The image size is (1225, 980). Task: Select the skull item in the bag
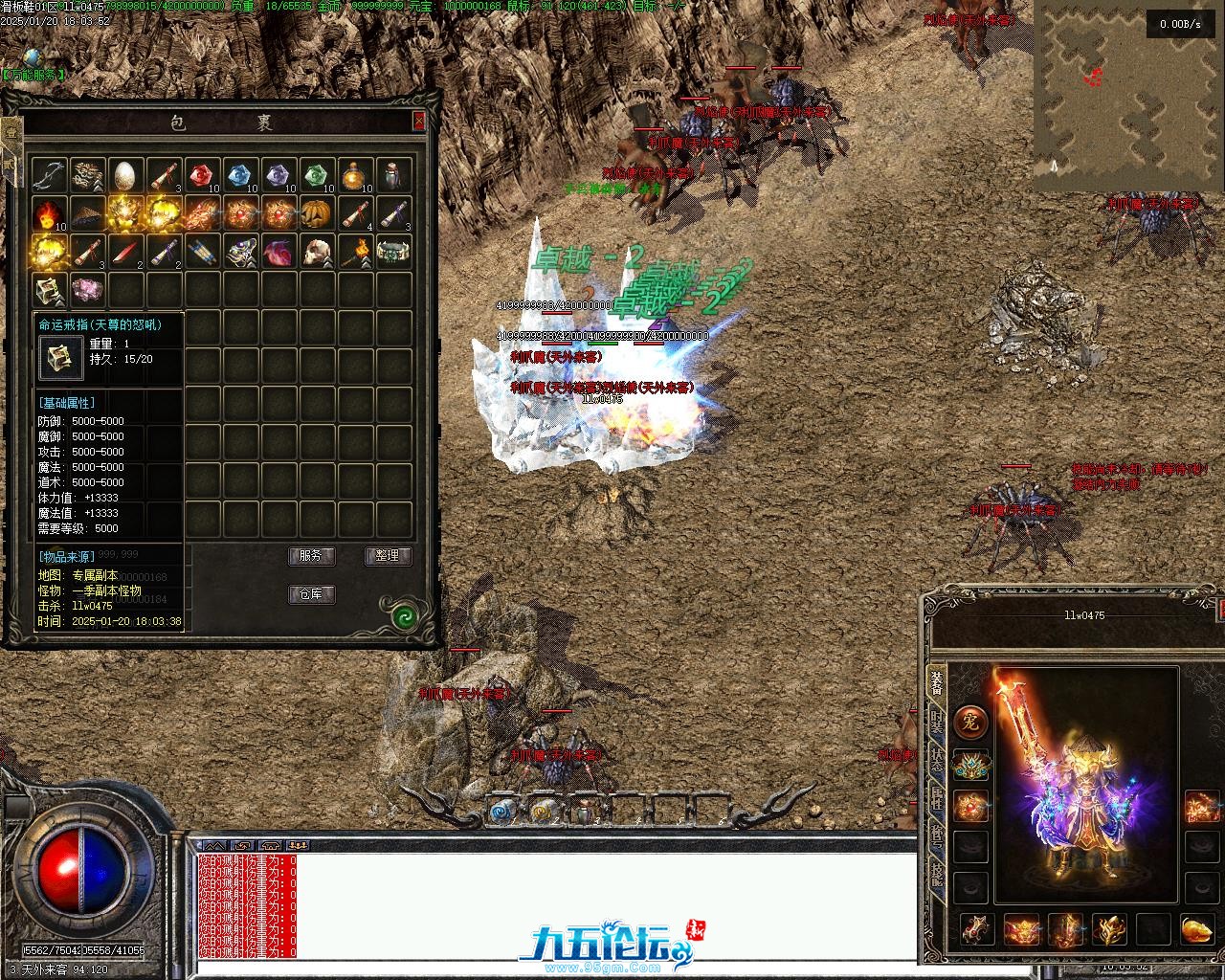point(318,251)
